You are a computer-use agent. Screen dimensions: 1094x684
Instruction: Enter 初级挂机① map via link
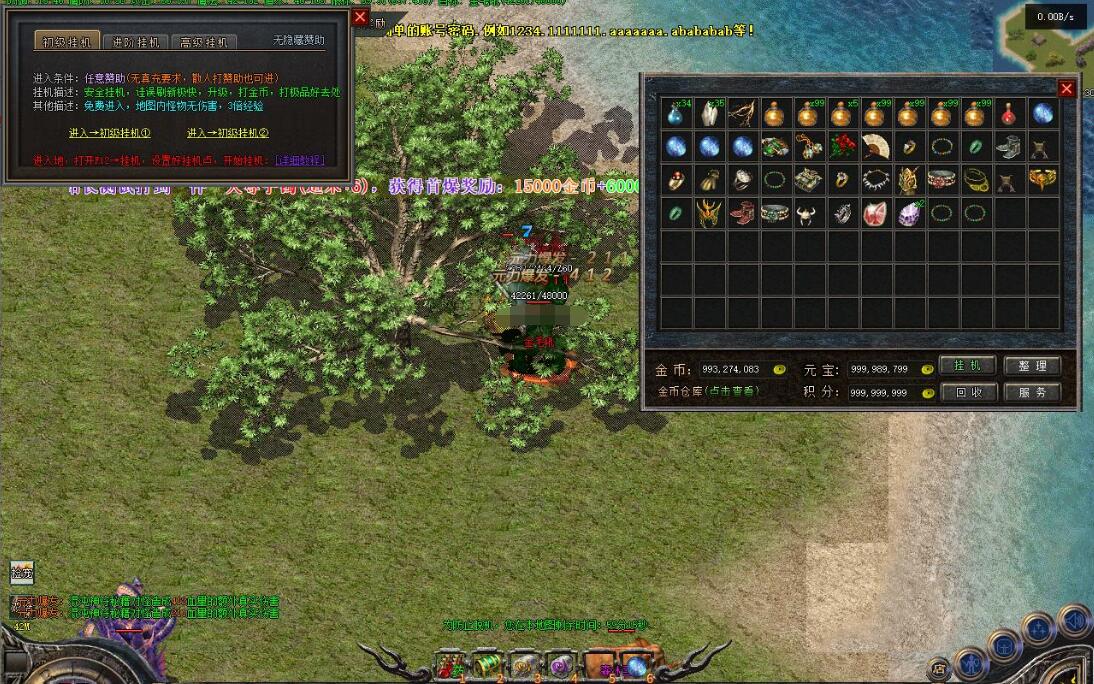click(109, 132)
